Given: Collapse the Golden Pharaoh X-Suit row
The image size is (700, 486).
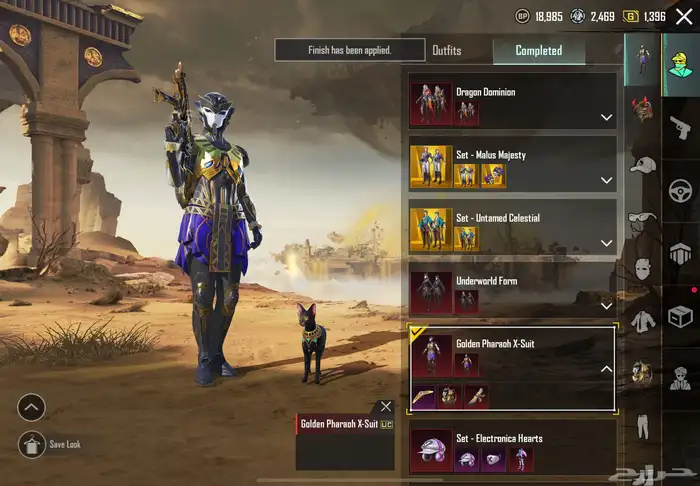Looking at the screenshot, I should pyautogui.click(x=606, y=369).
